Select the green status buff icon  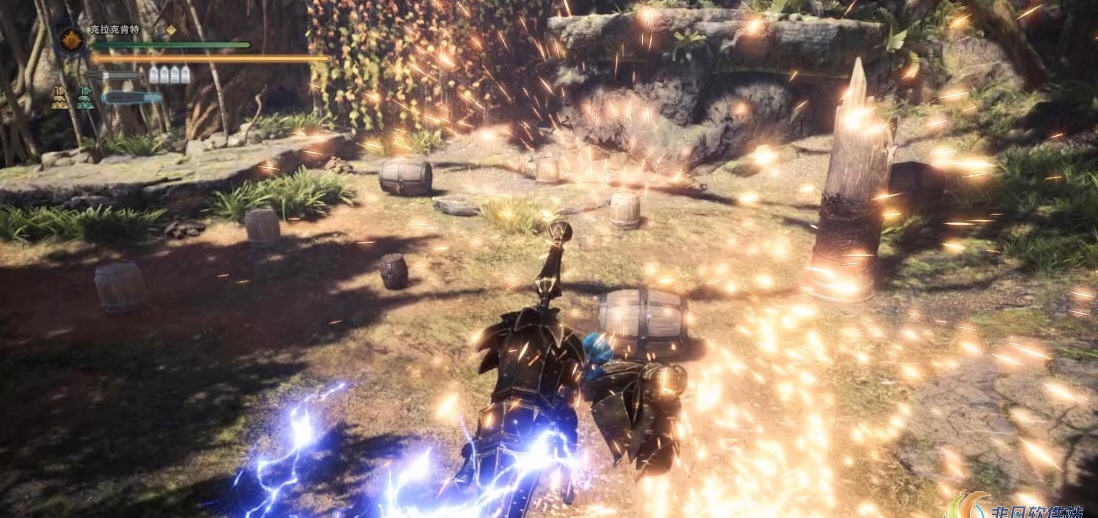click(85, 98)
